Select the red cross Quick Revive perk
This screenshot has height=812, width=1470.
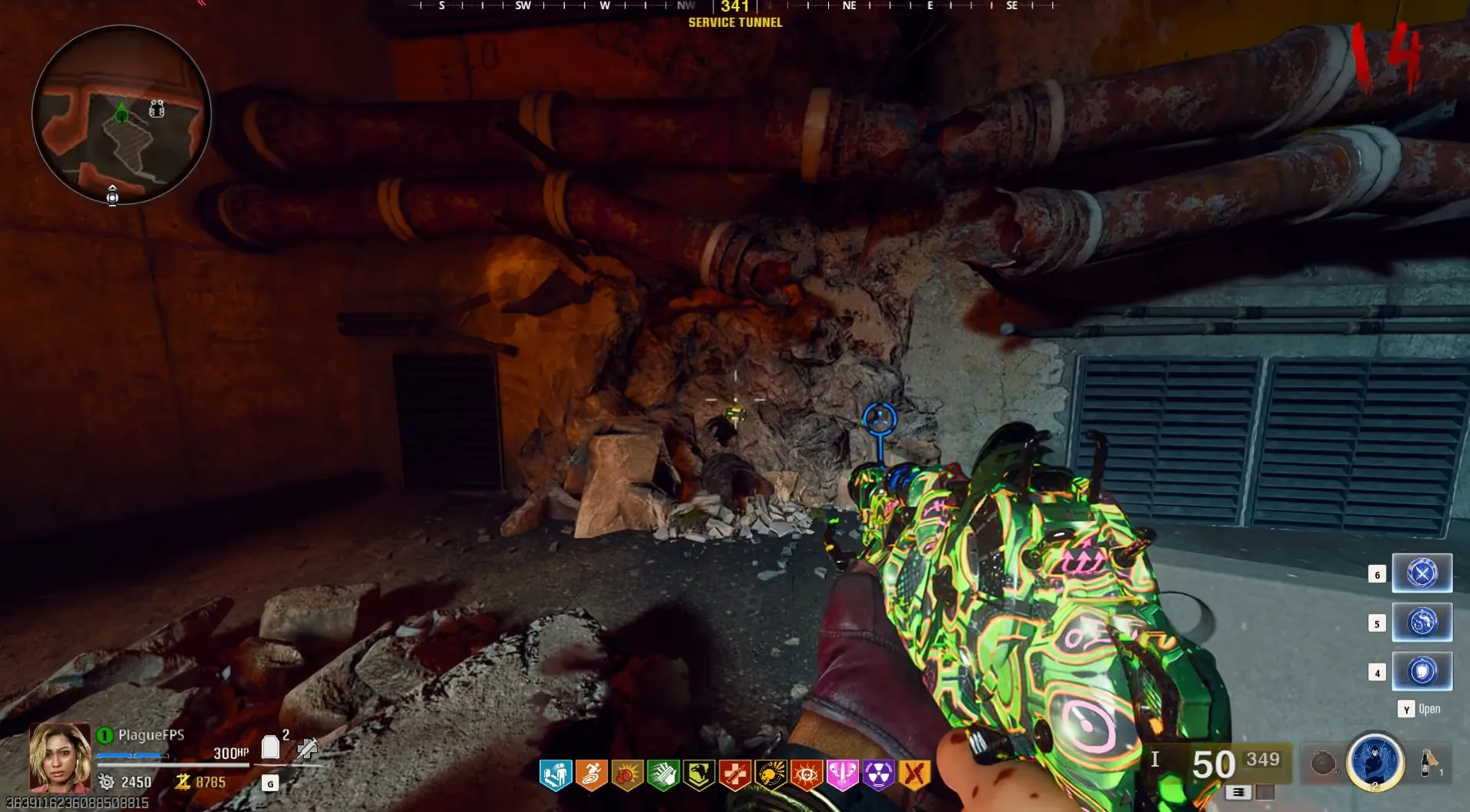pos(735,775)
